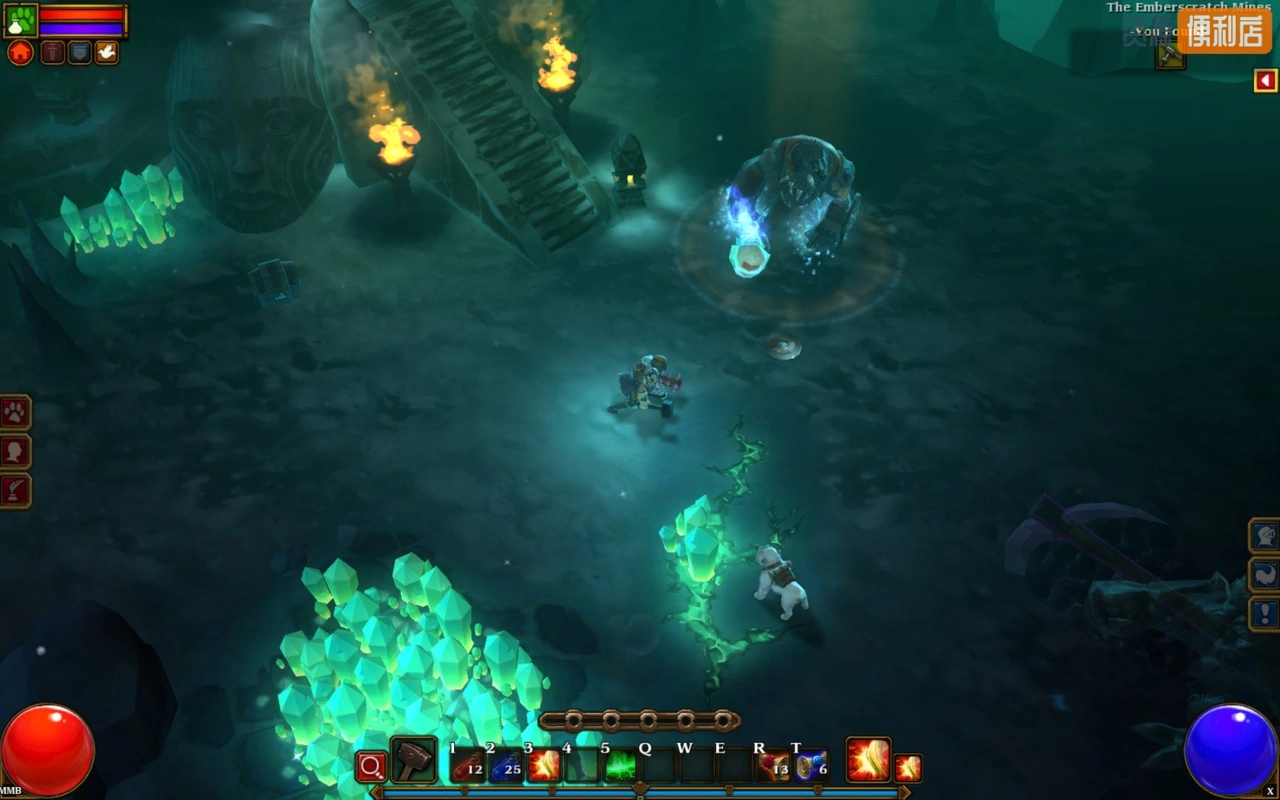Select the small fiery slash secondary skill
This screenshot has height=800, width=1280.
[x=908, y=767]
